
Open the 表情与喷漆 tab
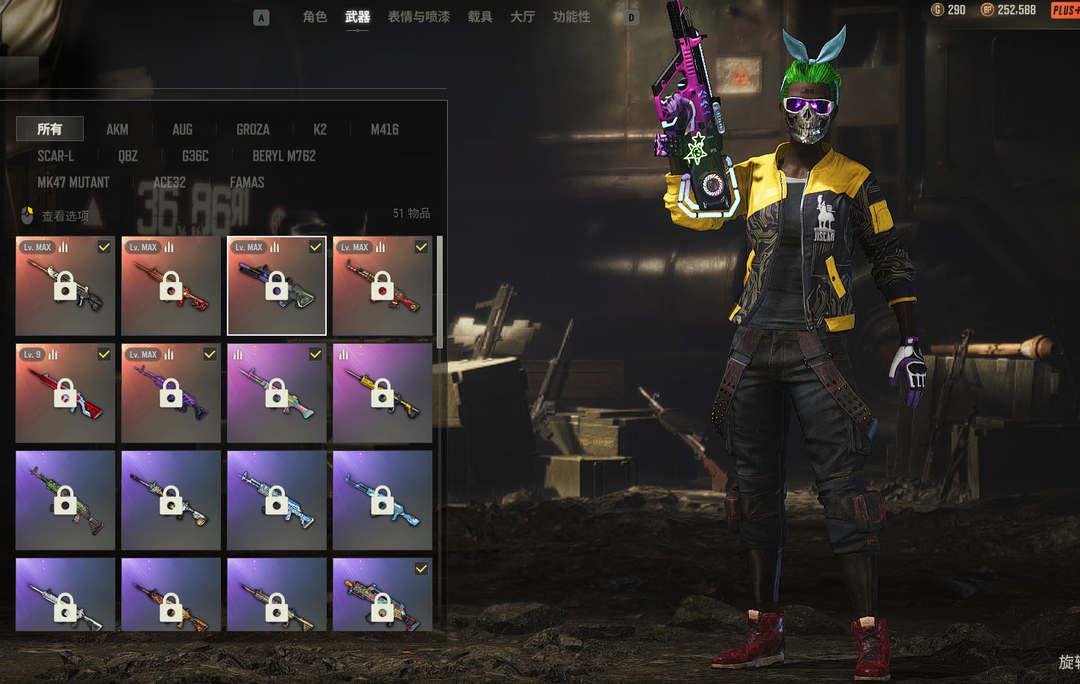(x=418, y=17)
